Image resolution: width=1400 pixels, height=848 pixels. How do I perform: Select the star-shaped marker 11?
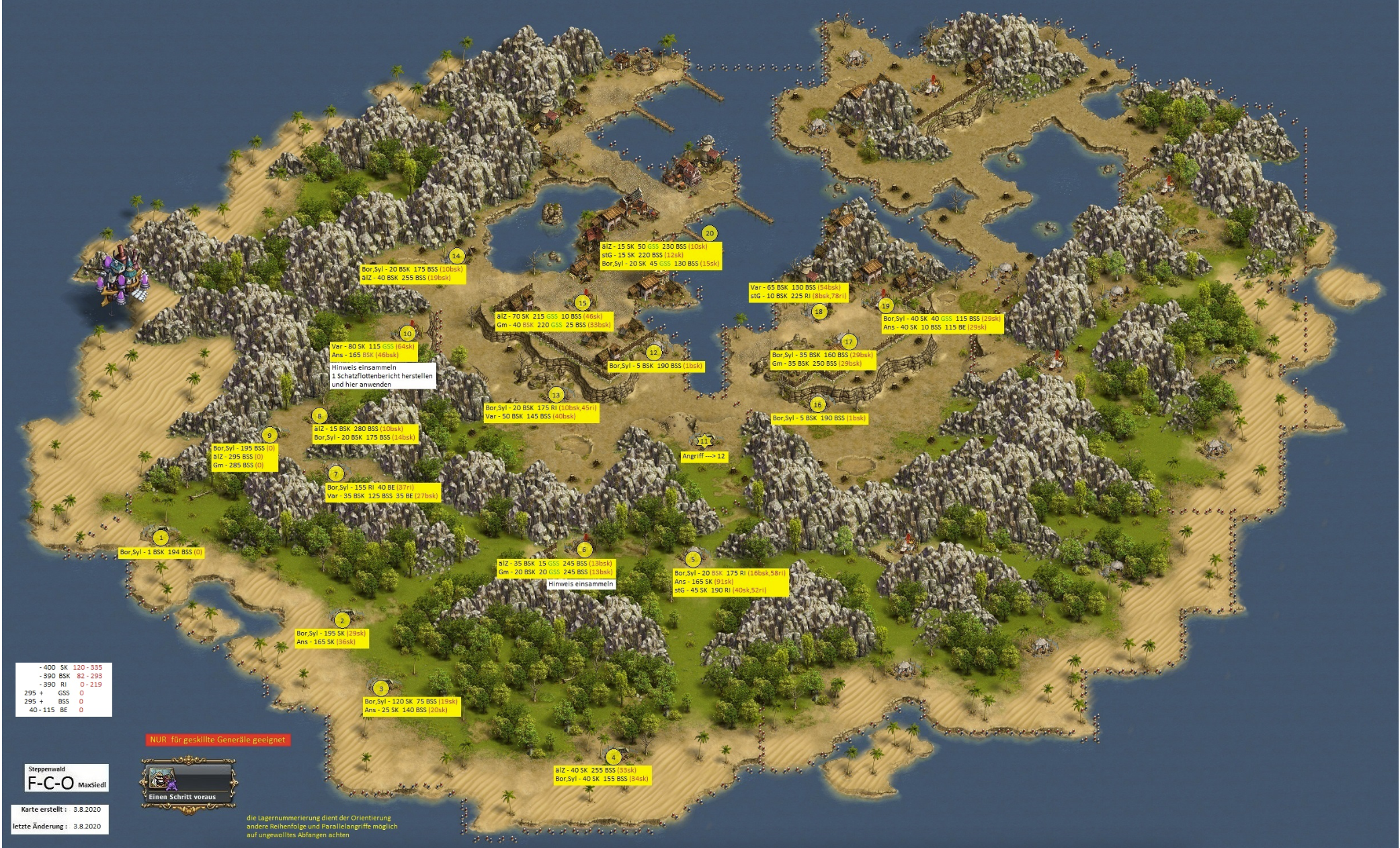tap(704, 442)
